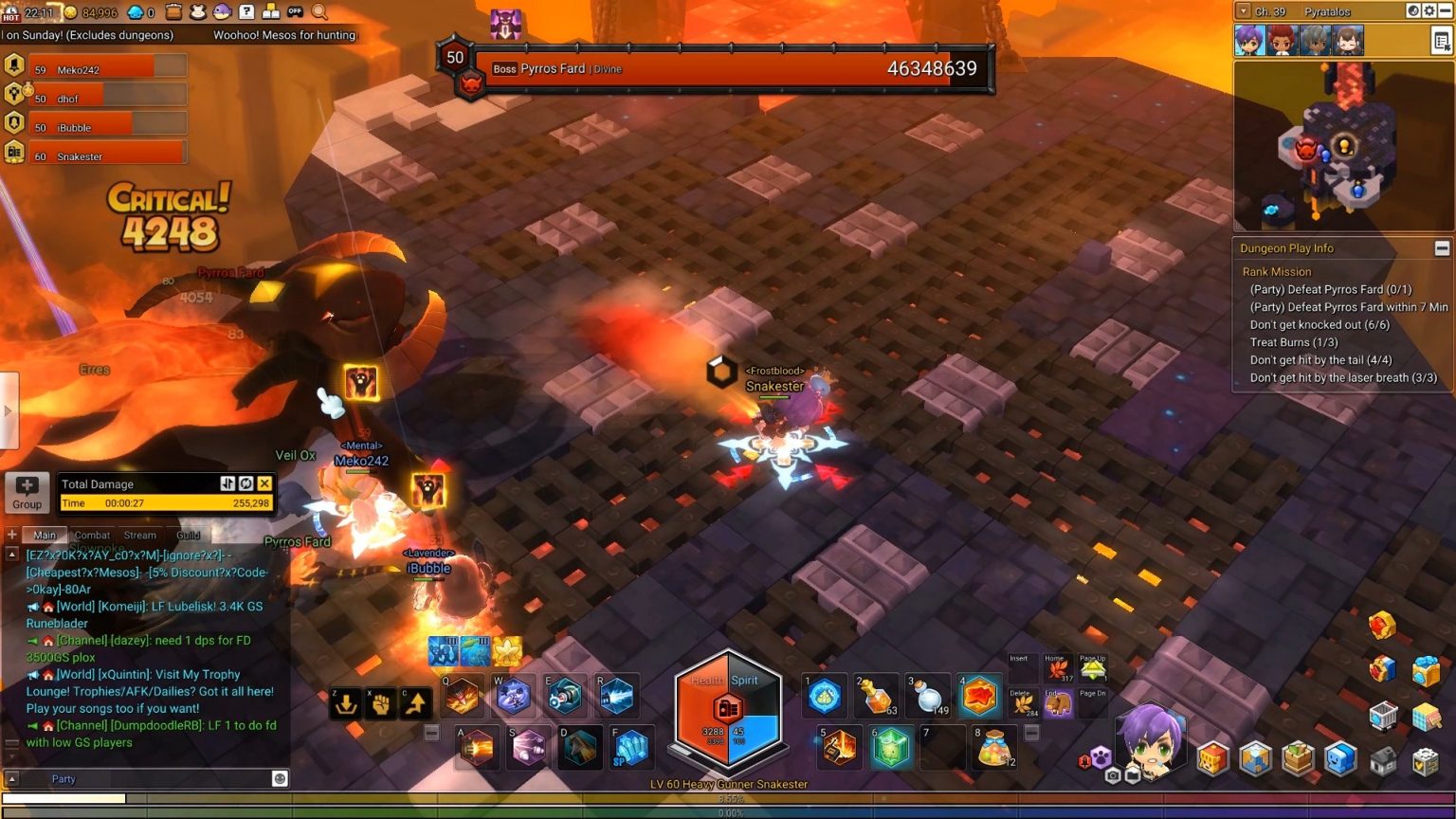The height and width of the screenshot is (819, 1456).
Task: Click the purple-haired character portrait in bottom menu
Action: coord(1147,739)
